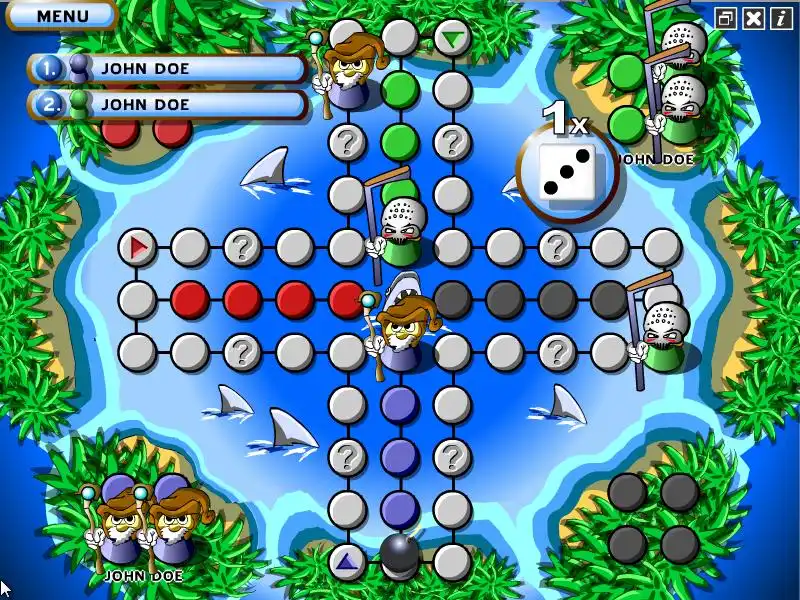Roll the white dice showing three
The image size is (800, 600).
567,171
